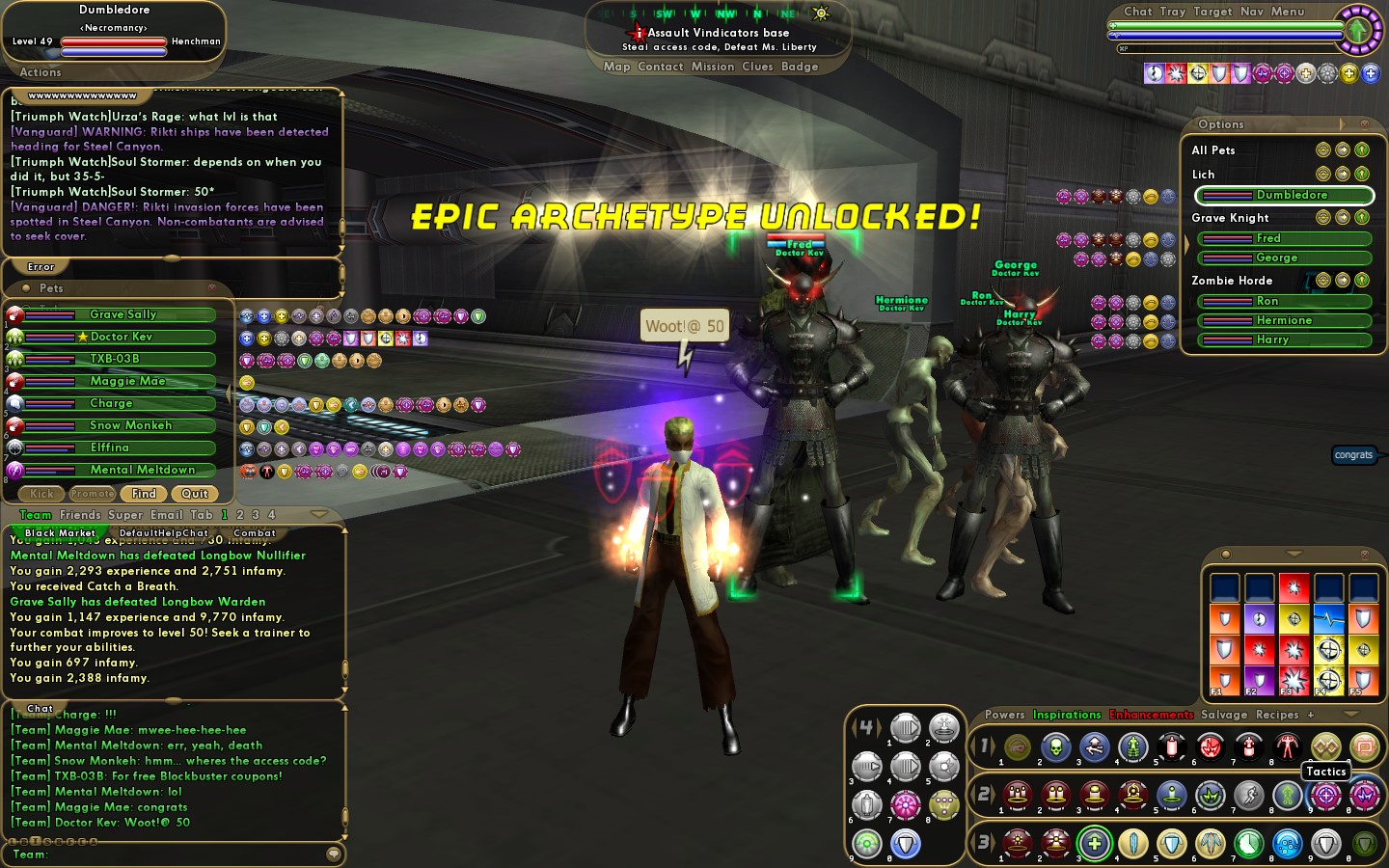Image resolution: width=1389 pixels, height=868 pixels.
Task: Show the Clues panel
Action: click(x=757, y=67)
